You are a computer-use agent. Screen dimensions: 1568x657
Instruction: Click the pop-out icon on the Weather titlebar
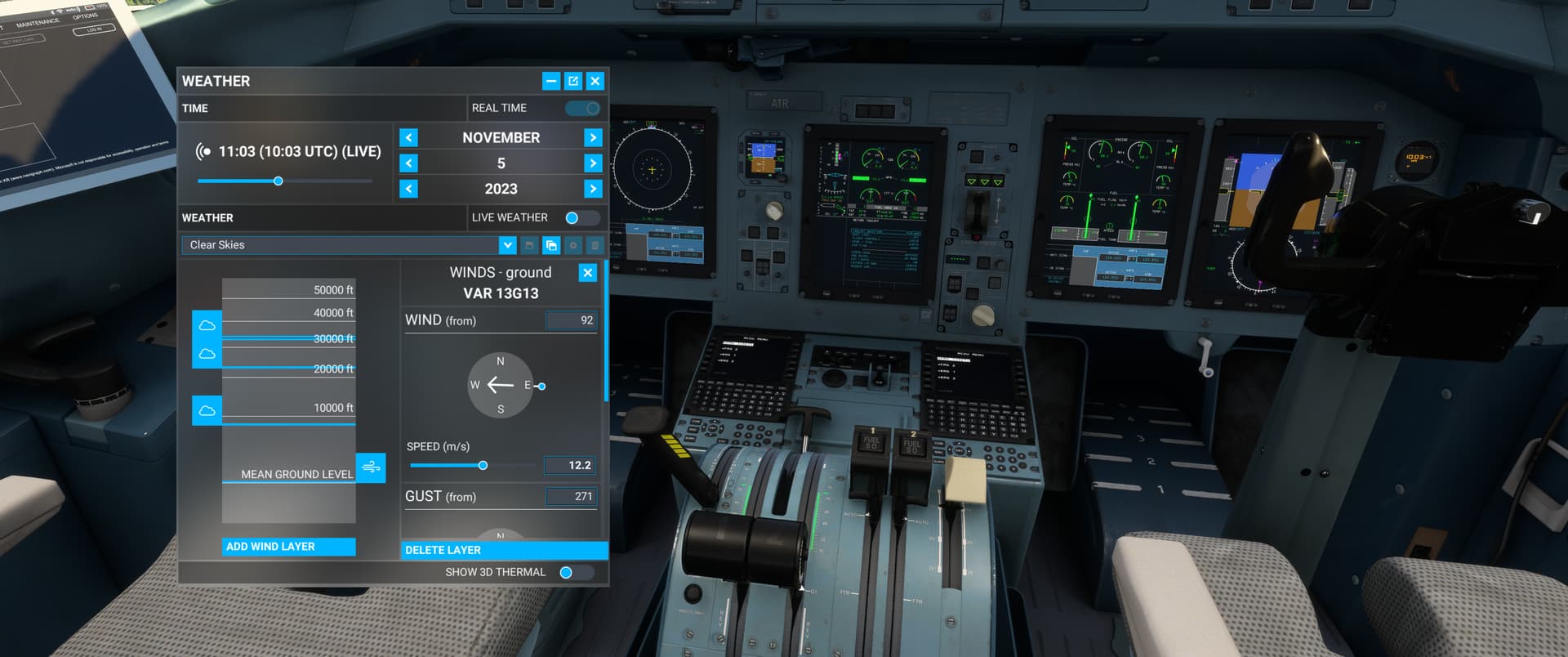pyautogui.click(x=573, y=81)
